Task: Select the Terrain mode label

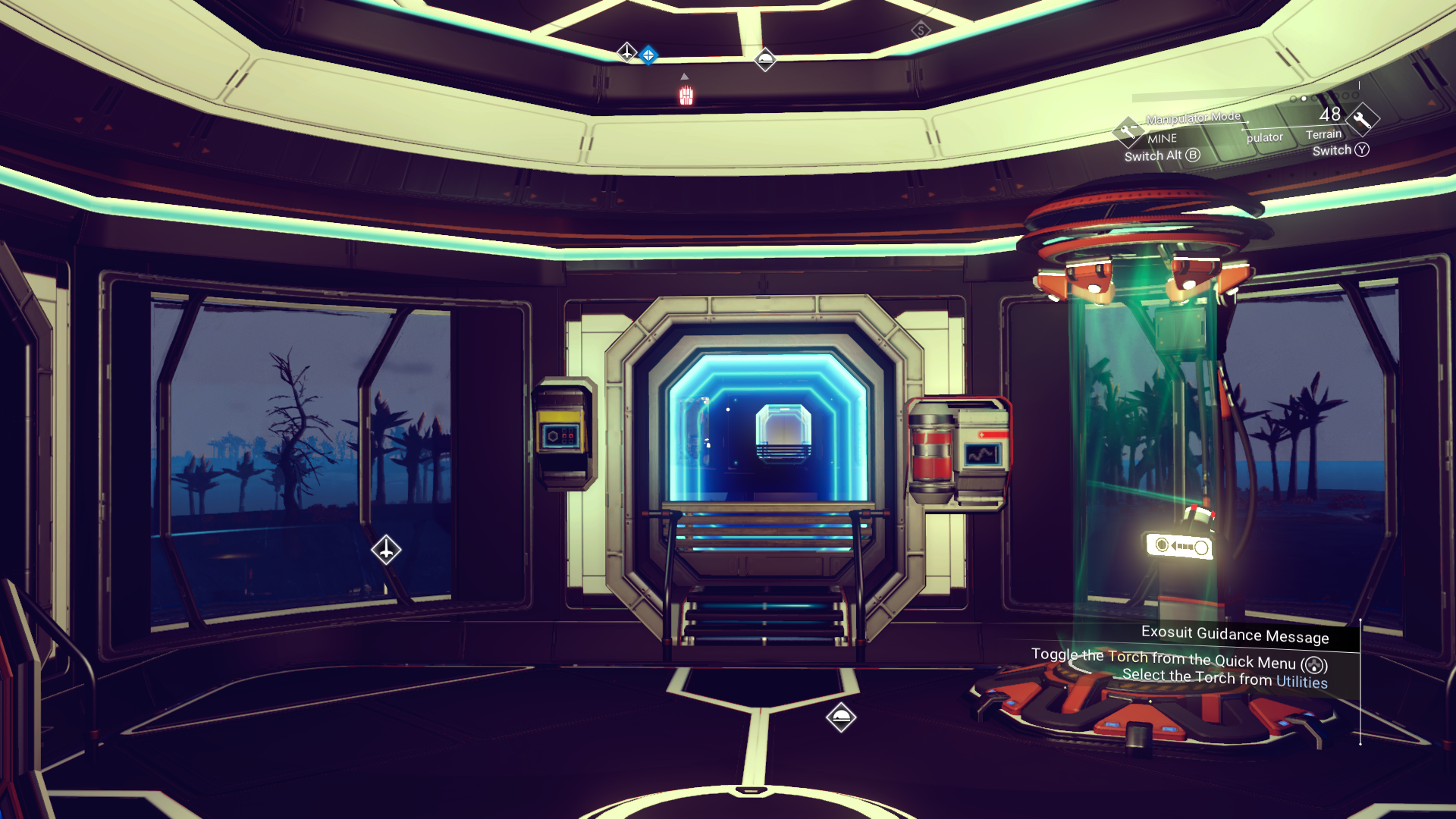Action: (x=1324, y=135)
